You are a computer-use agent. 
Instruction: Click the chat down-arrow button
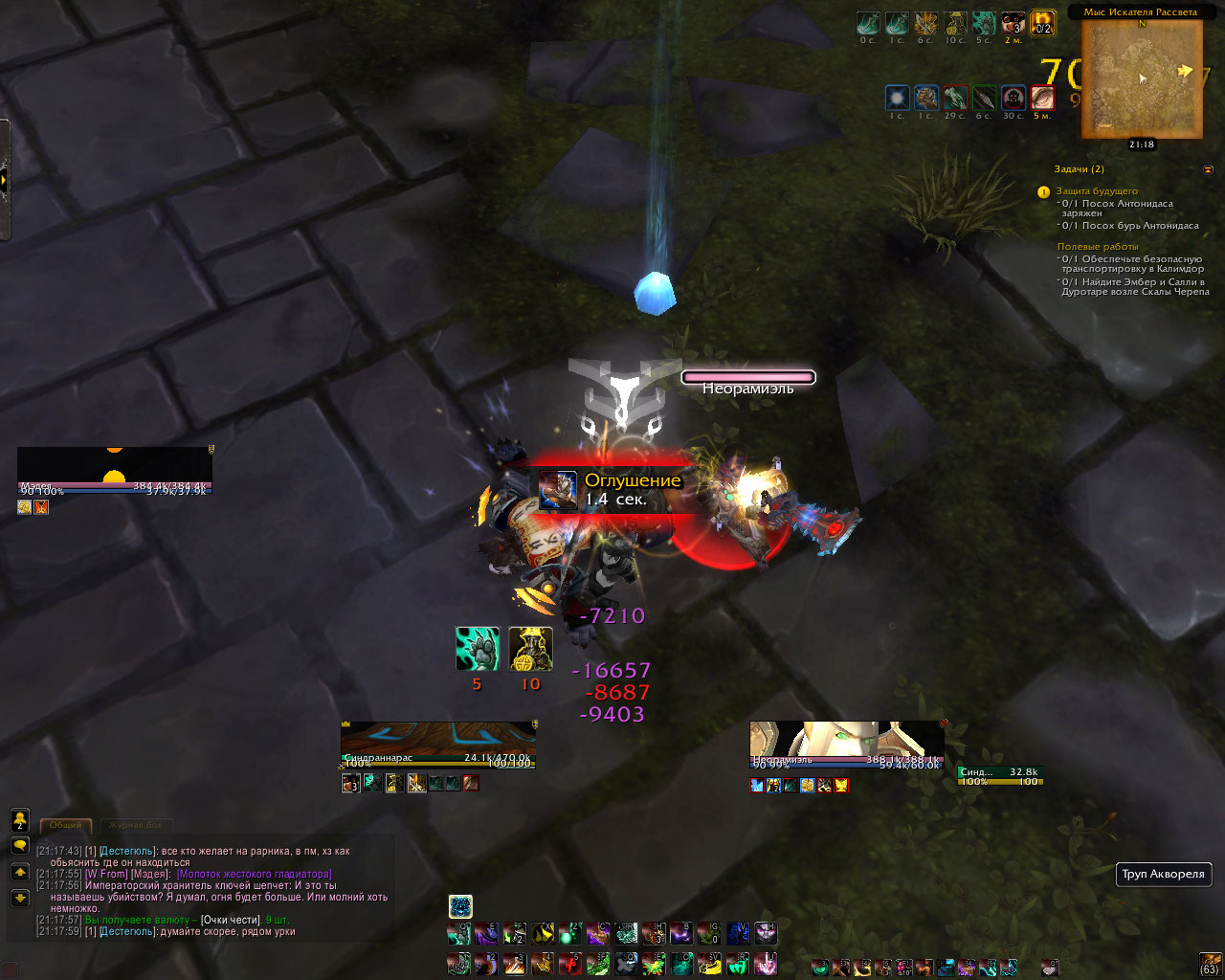tap(19, 898)
